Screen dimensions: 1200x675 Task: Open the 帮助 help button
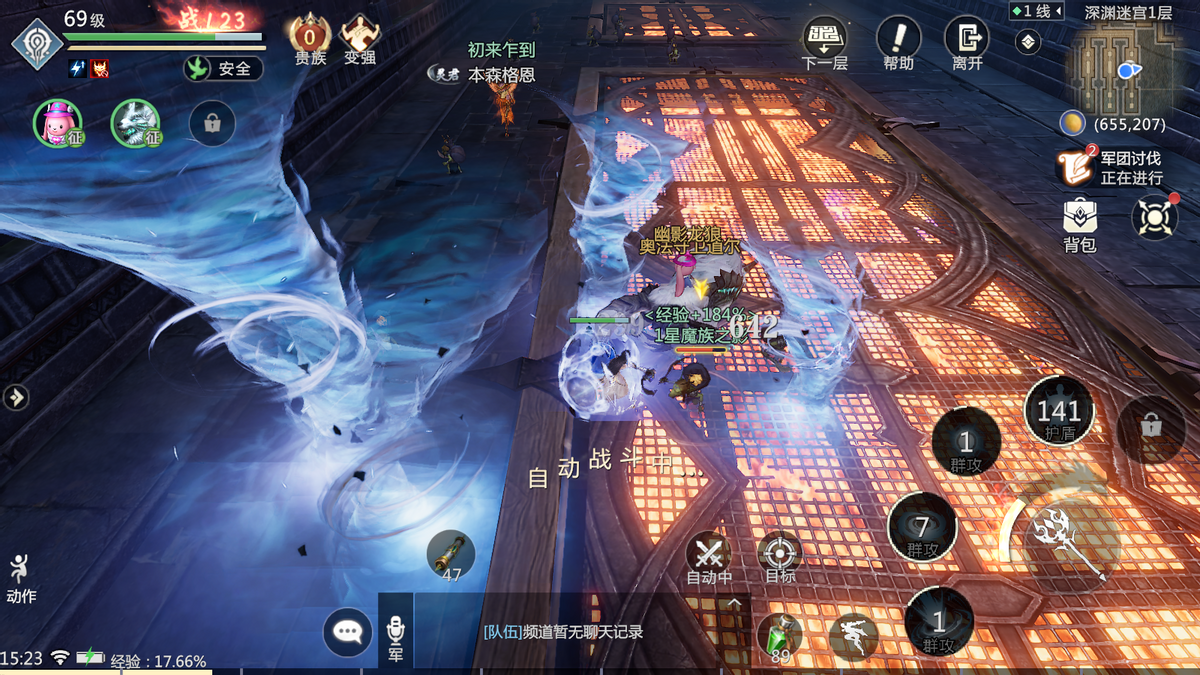[x=898, y=42]
